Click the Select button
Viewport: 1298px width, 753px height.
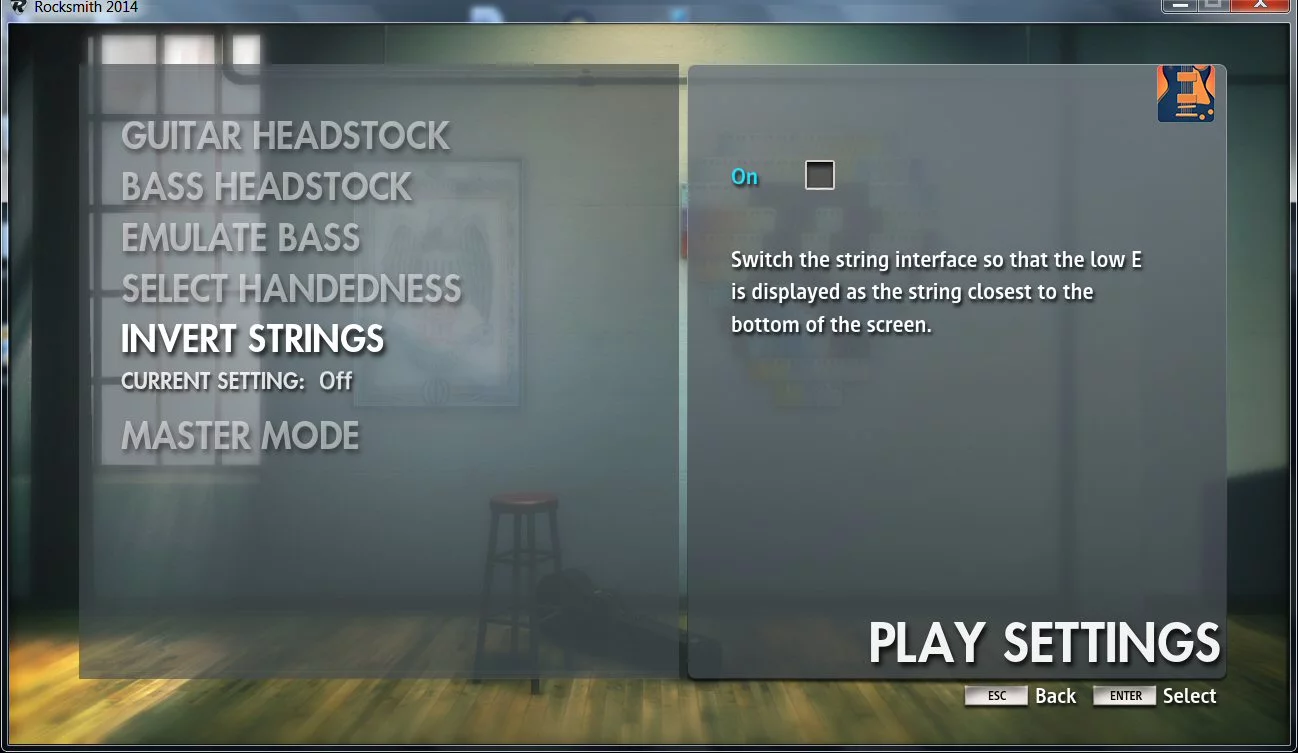click(x=1190, y=695)
